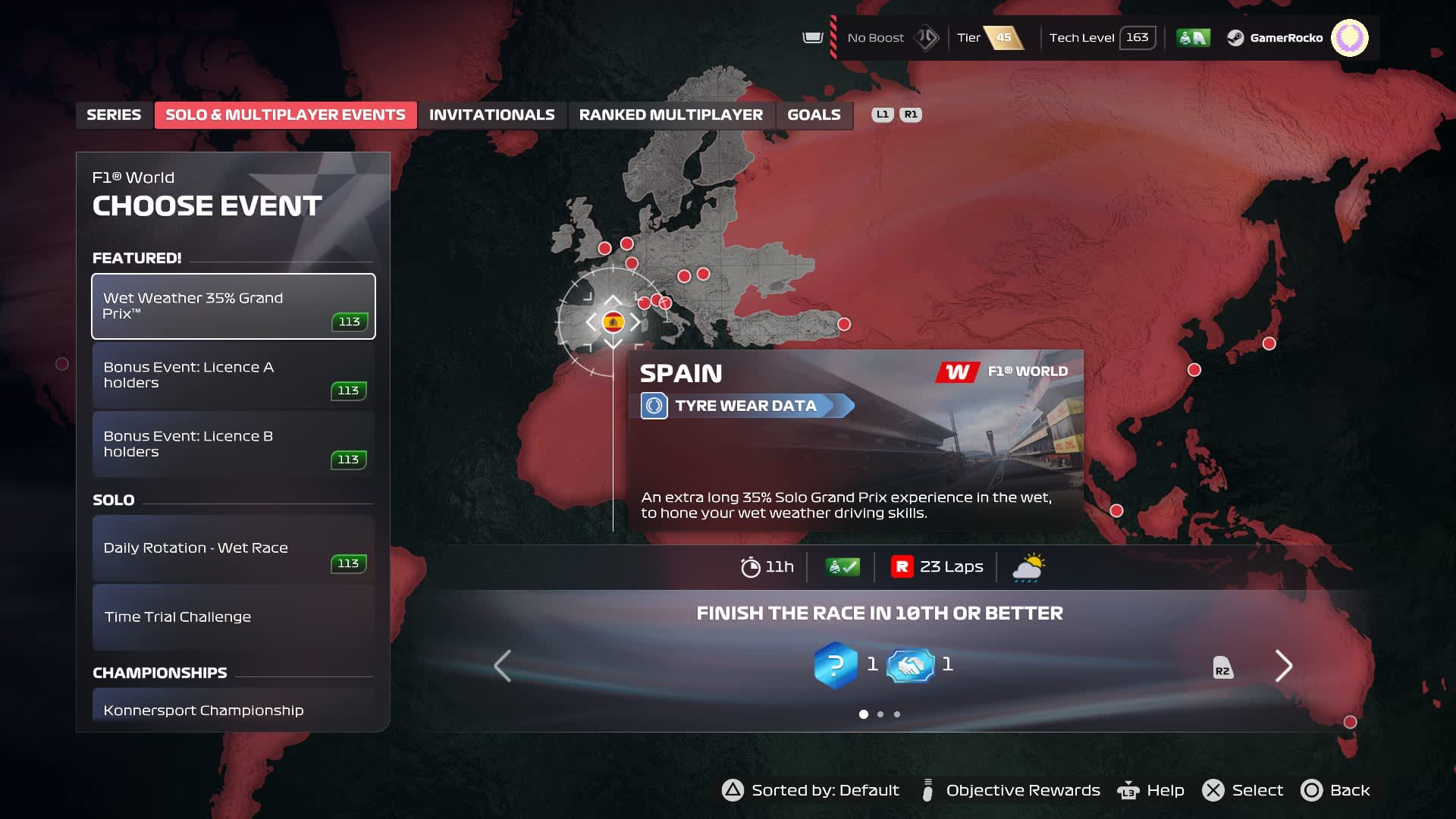Select Bonus Event: Licence B holders
Viewport: 1456px width, 819px height.
click(234, 444)
